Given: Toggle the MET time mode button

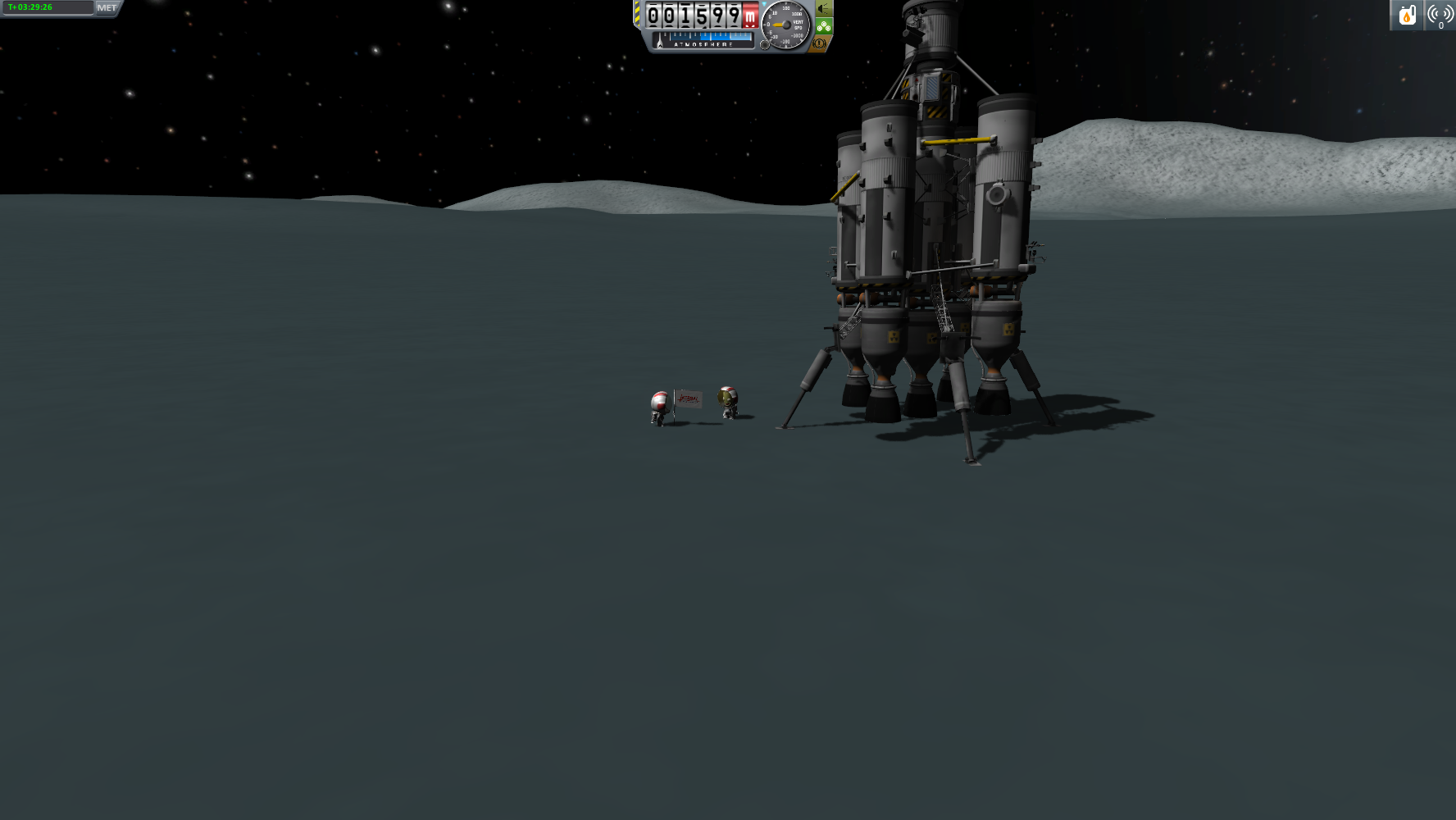Looking at the screenshot, I should [x=107, y=8].
